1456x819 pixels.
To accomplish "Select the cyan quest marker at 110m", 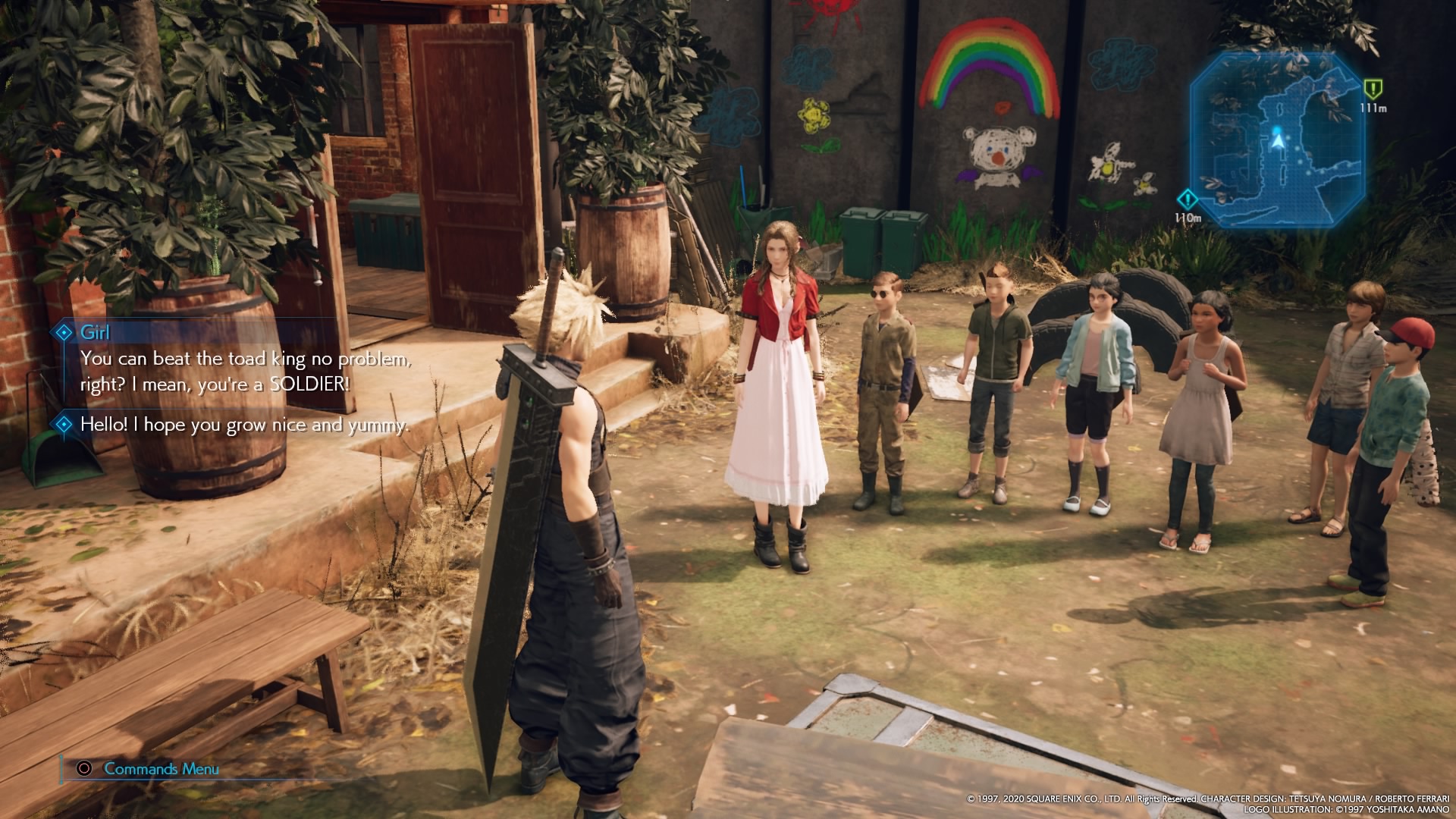I will coord(1187,199).
